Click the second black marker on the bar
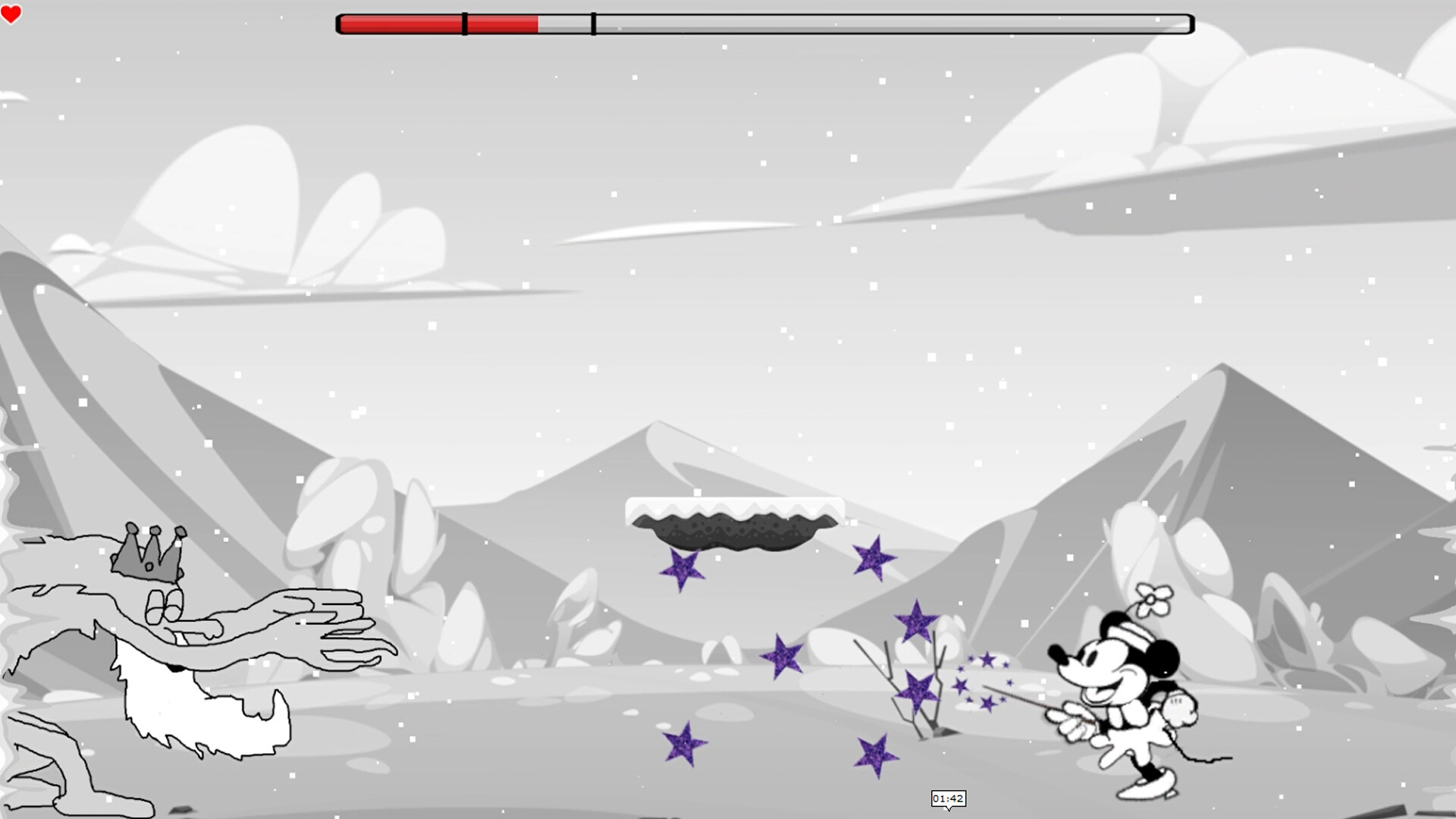Viewport: 1456px width, 819px height. (591, 23)
